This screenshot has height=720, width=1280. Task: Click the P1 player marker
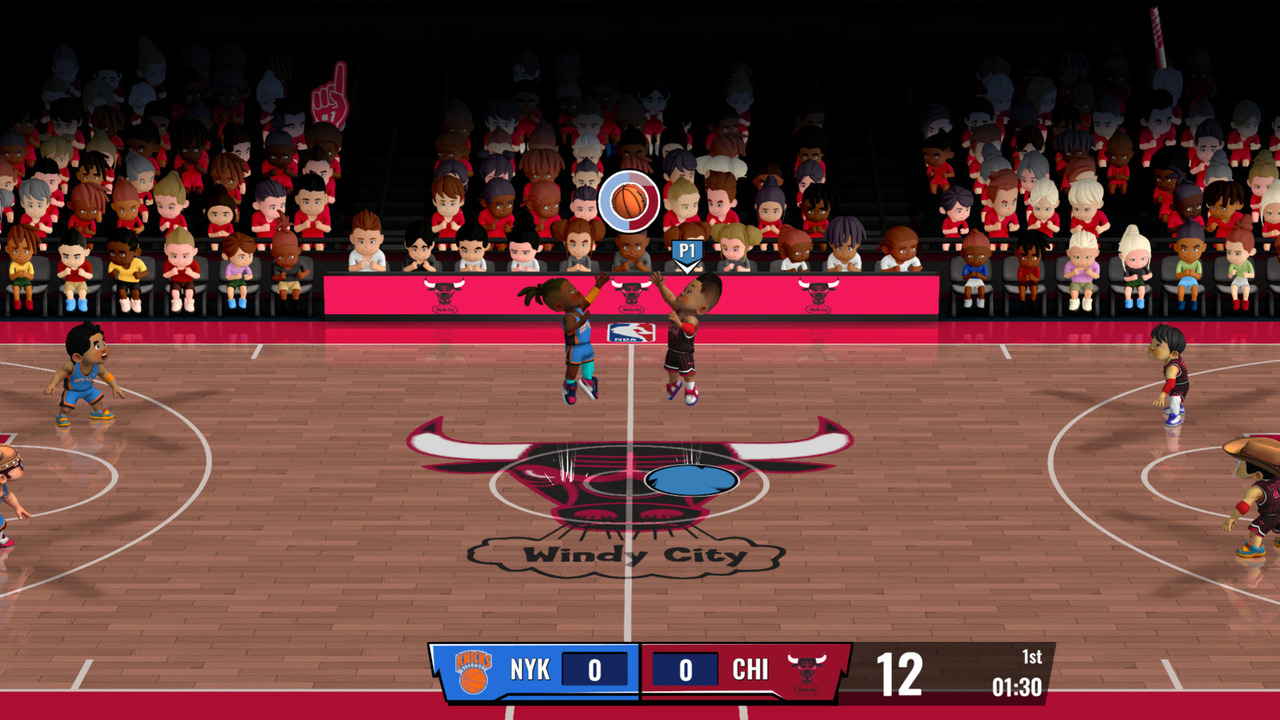tap(690, 252)
